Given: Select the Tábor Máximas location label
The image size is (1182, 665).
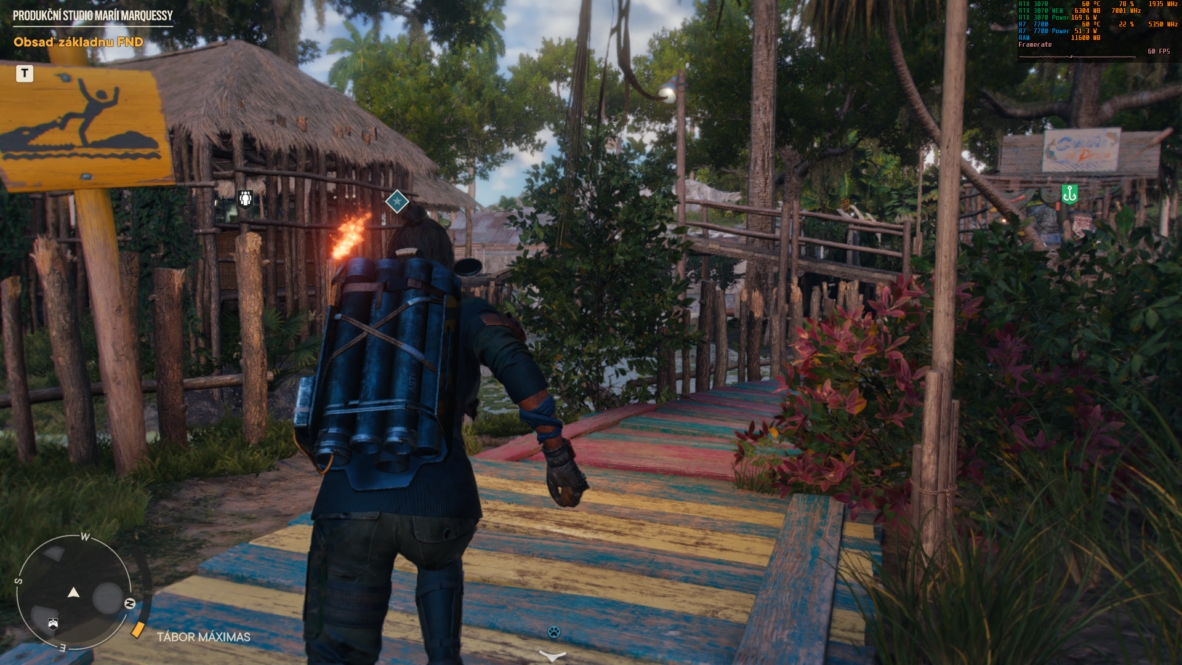Looking at the screenshot, I should tap(202, 636).
